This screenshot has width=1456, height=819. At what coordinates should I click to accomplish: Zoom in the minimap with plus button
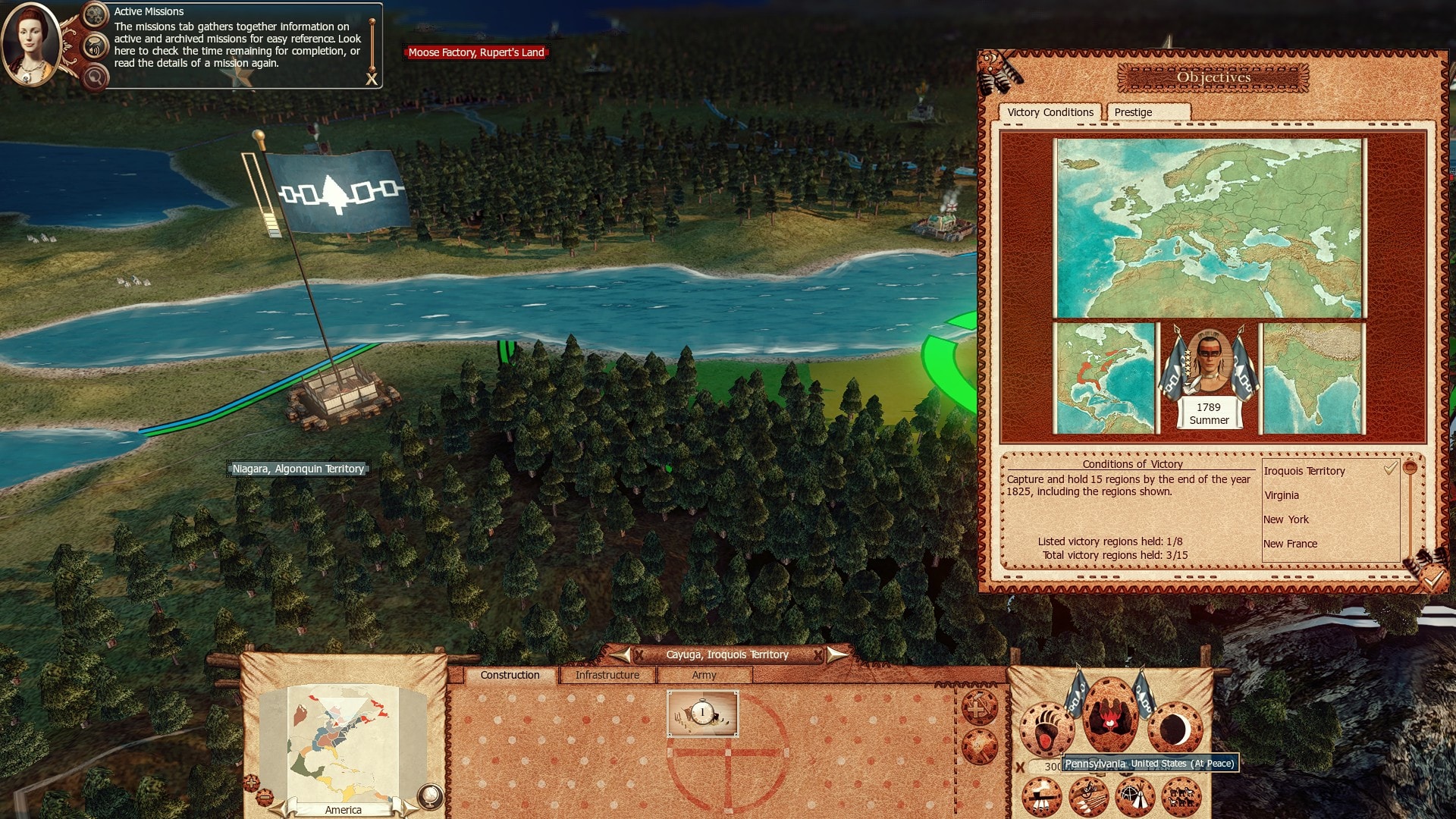tap(251, 781)
